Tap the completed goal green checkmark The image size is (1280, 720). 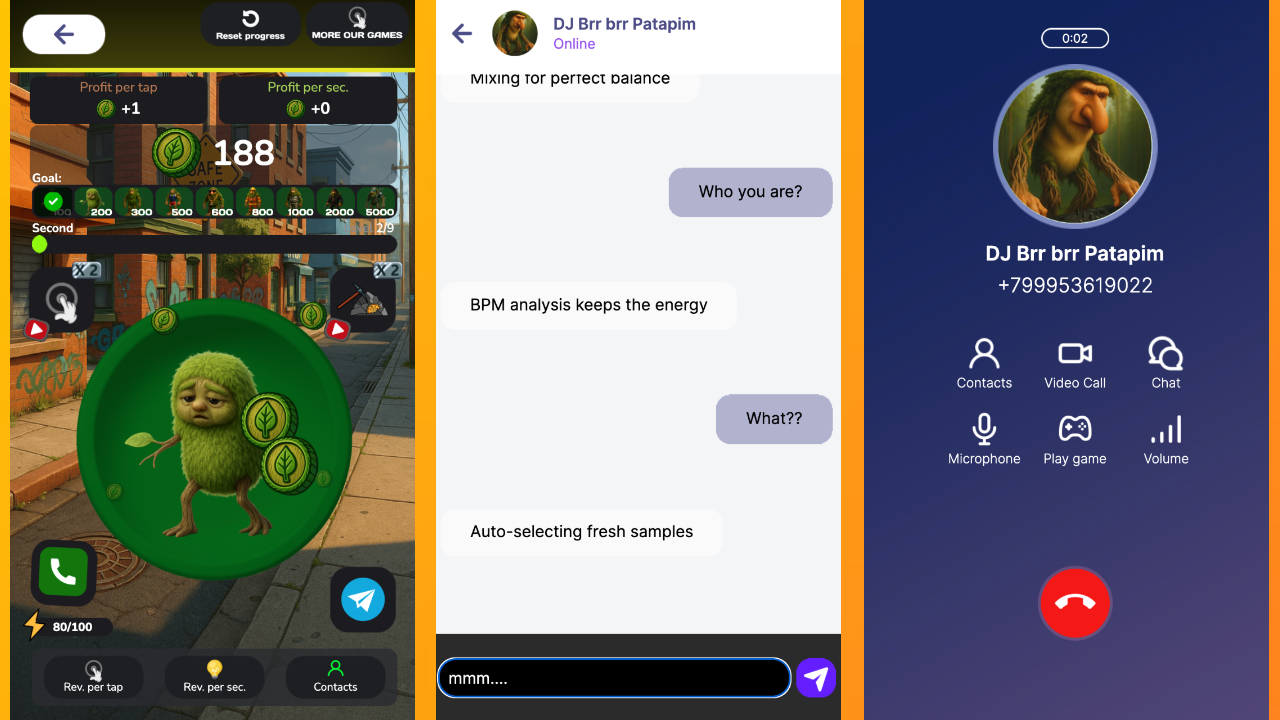tap(52, 201)
